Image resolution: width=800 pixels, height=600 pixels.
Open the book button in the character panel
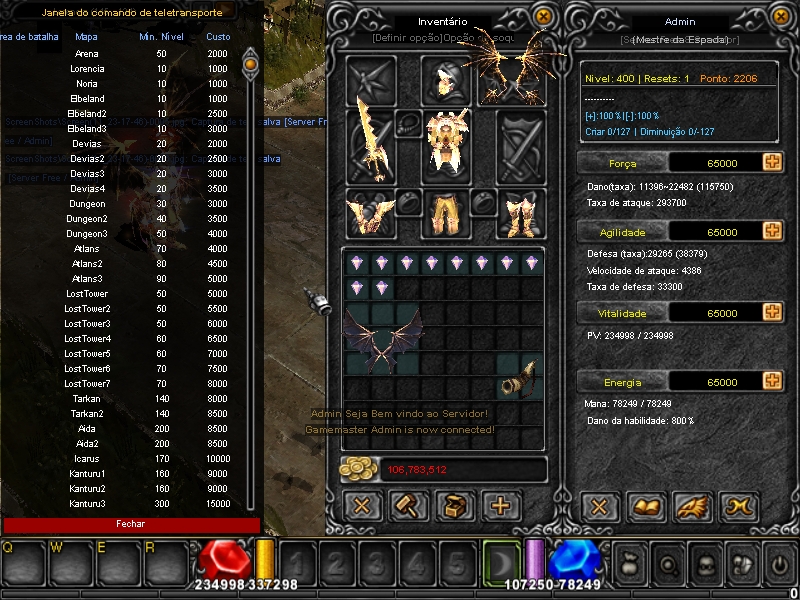tap(645, 505)
